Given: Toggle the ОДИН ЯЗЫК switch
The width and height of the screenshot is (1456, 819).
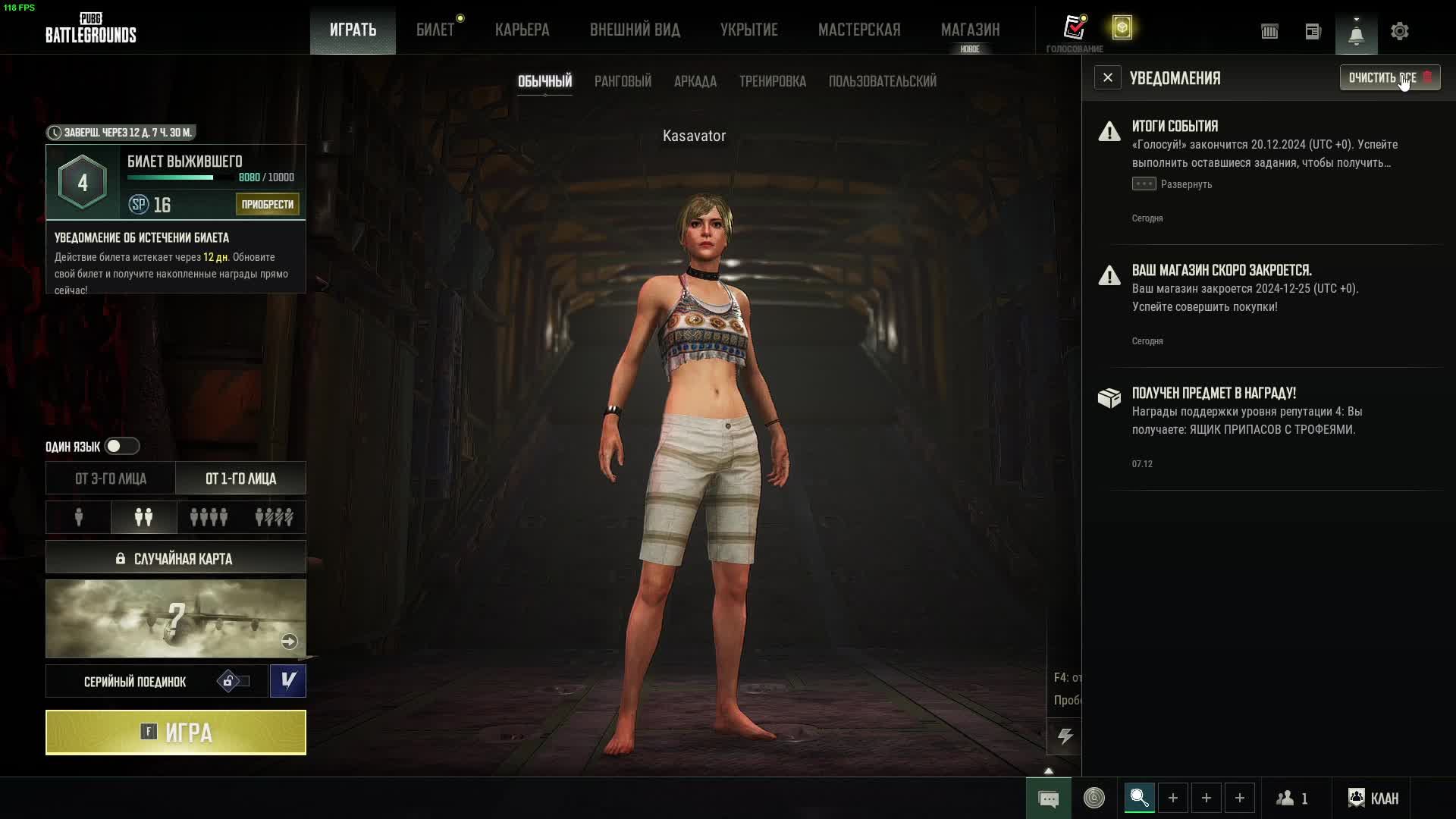Looking at the screenshot, I should point(121,446).
